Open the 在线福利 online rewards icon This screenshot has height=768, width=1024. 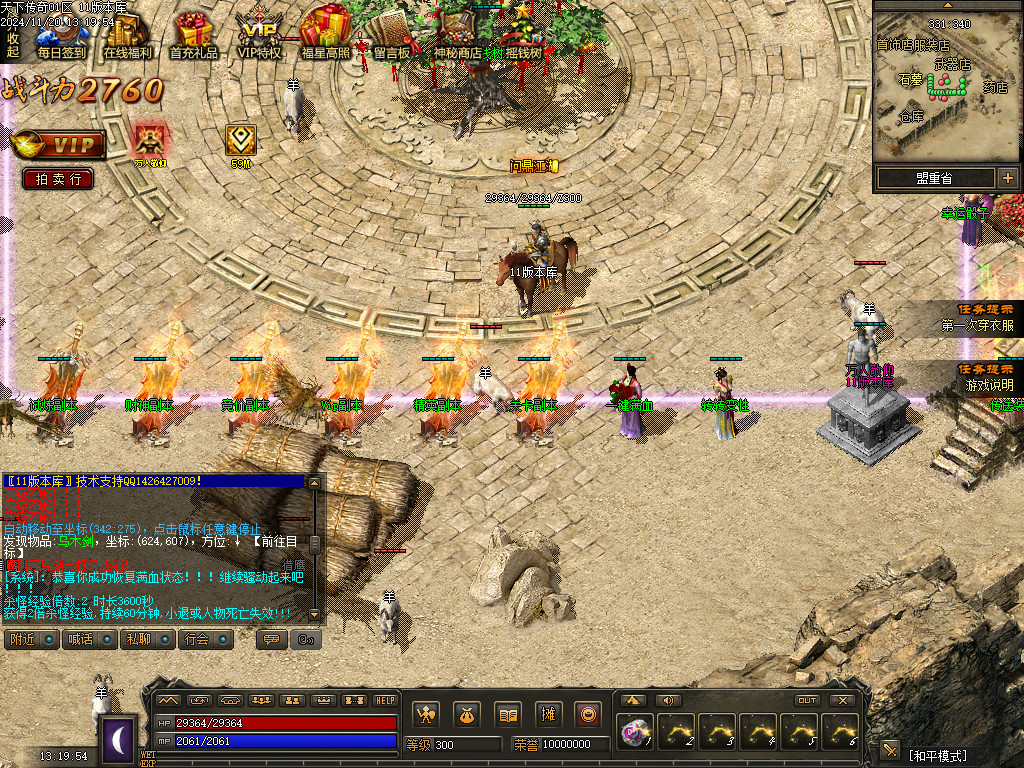pyautogui.click(x=127, y=35)
